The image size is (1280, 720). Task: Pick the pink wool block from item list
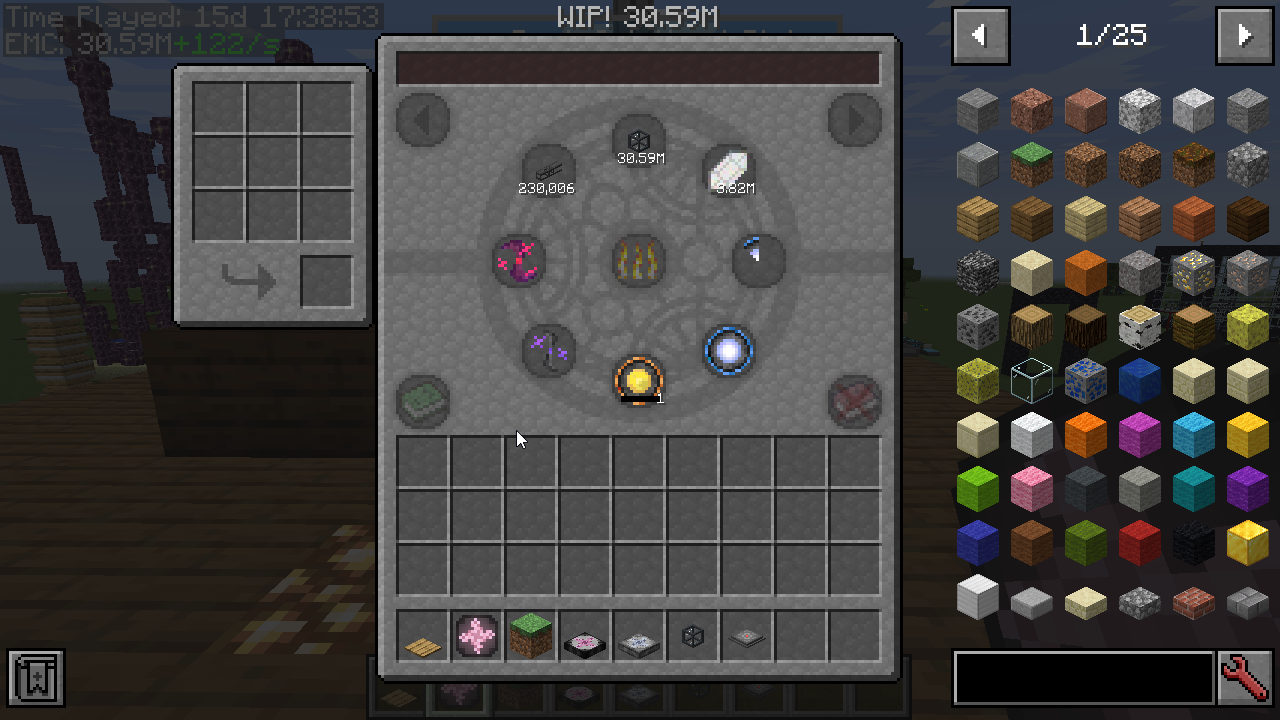click(1031, 488)
